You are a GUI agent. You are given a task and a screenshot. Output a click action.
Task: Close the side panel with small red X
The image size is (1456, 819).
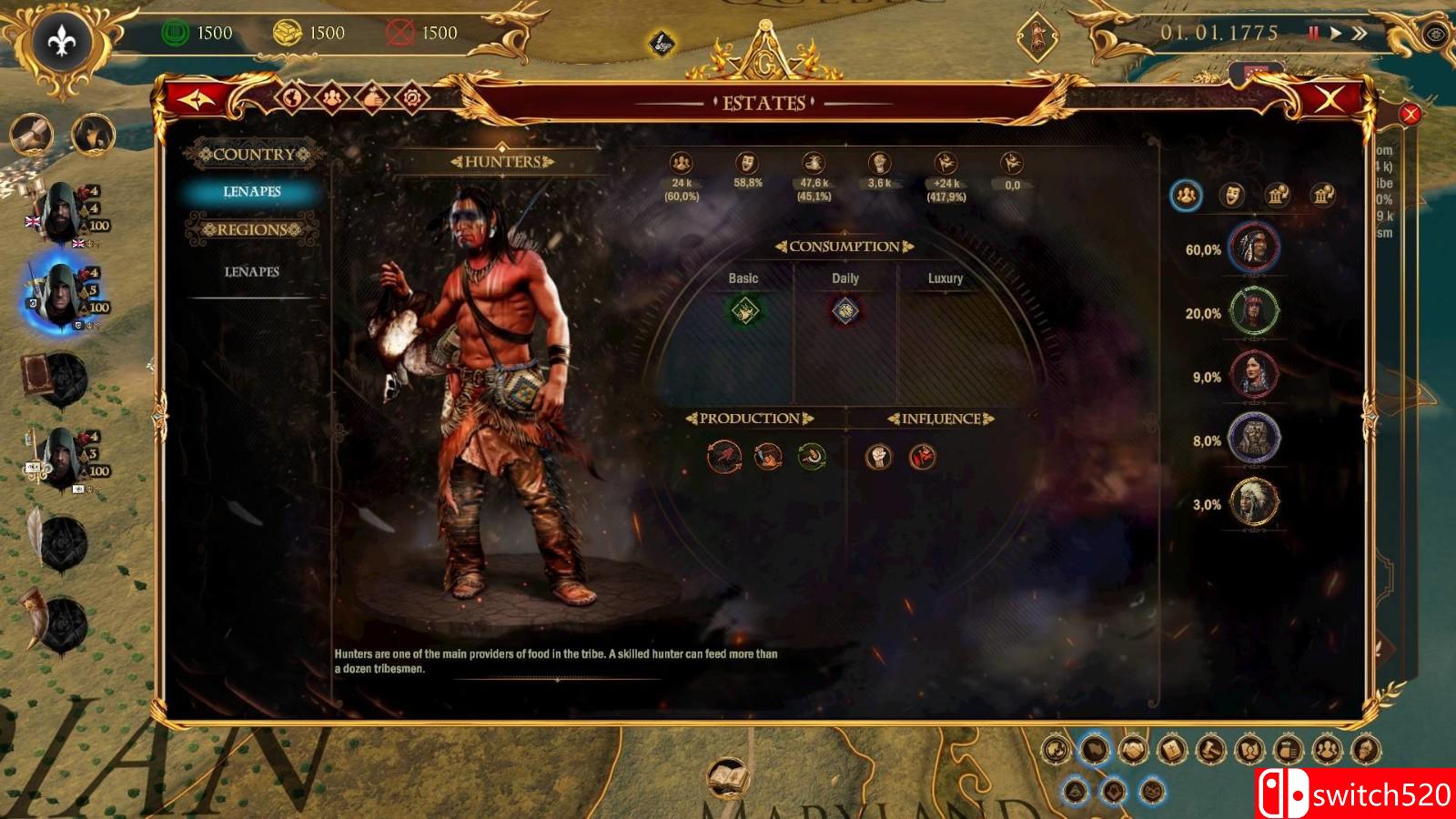pos(1410,114)
